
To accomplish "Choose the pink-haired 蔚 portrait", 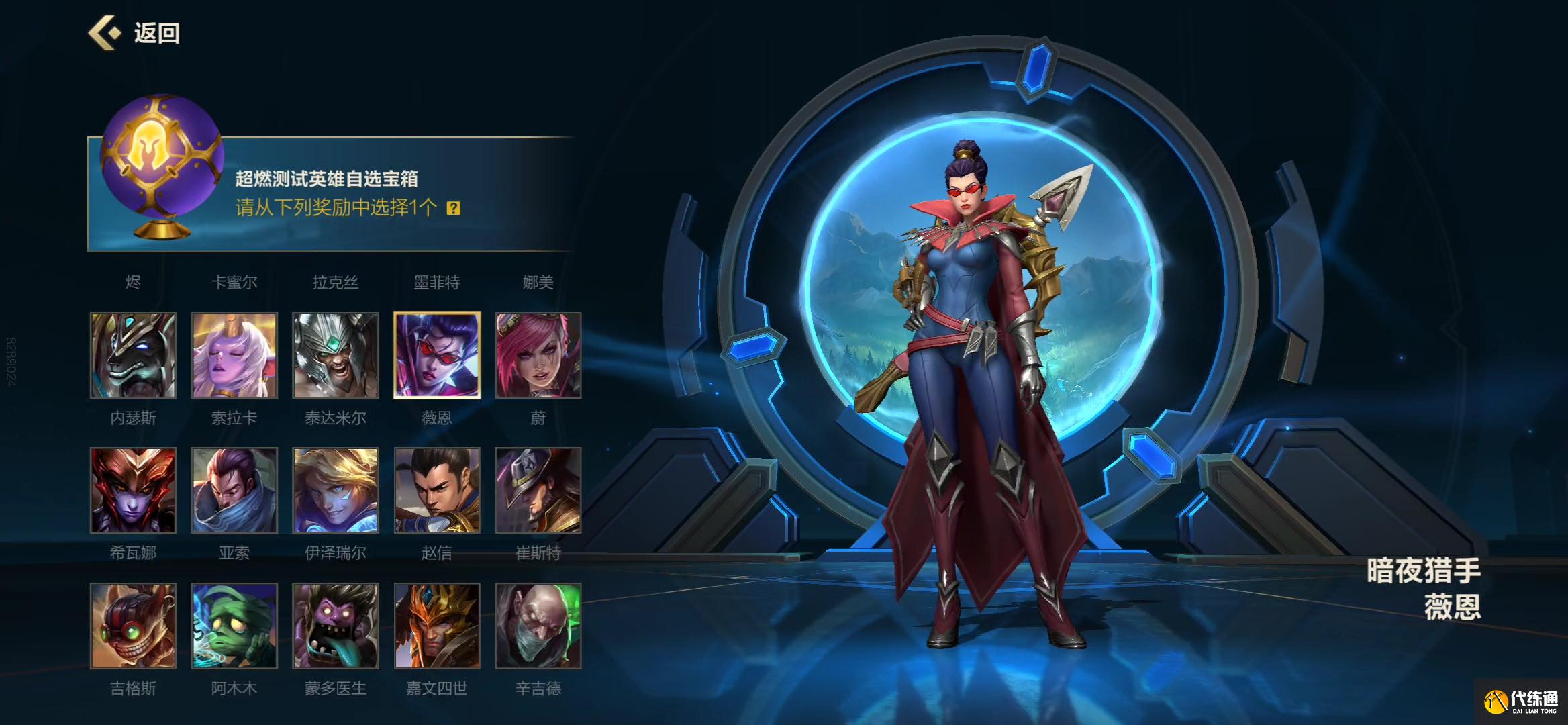I will [x=538, y=355].
